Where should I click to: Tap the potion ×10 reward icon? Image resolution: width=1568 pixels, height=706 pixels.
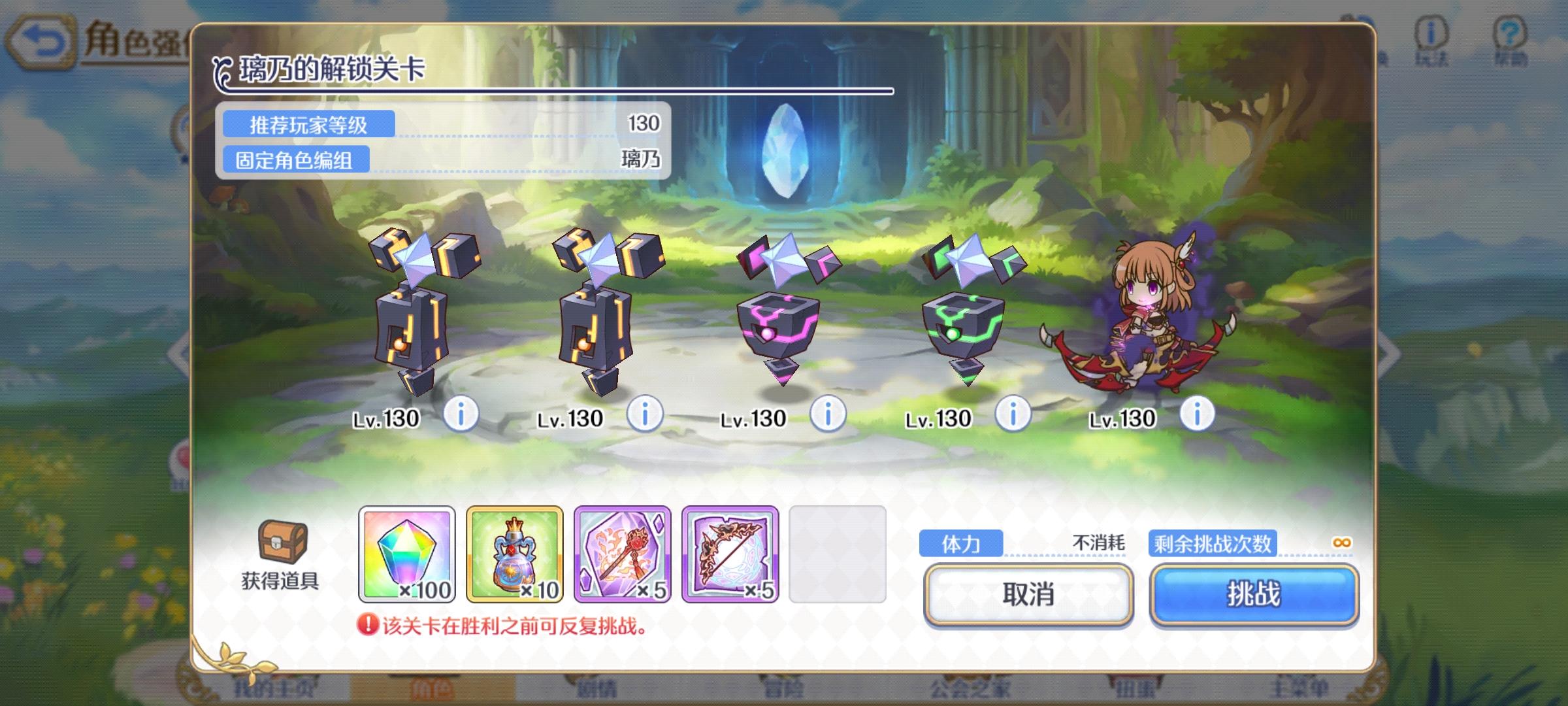point(514,556)
